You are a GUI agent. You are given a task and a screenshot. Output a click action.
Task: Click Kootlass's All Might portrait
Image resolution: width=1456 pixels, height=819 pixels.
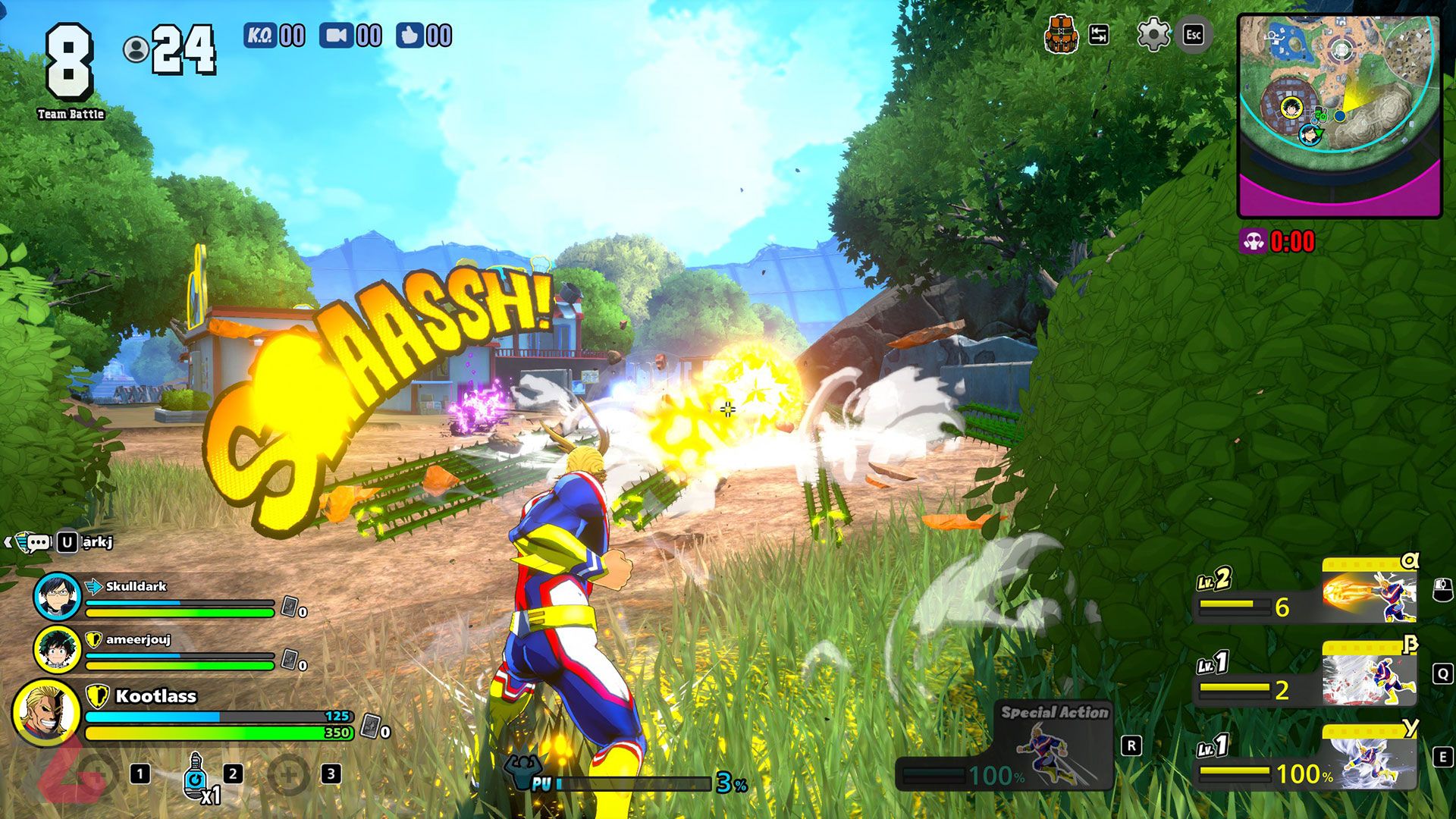[x=46, y=713]
